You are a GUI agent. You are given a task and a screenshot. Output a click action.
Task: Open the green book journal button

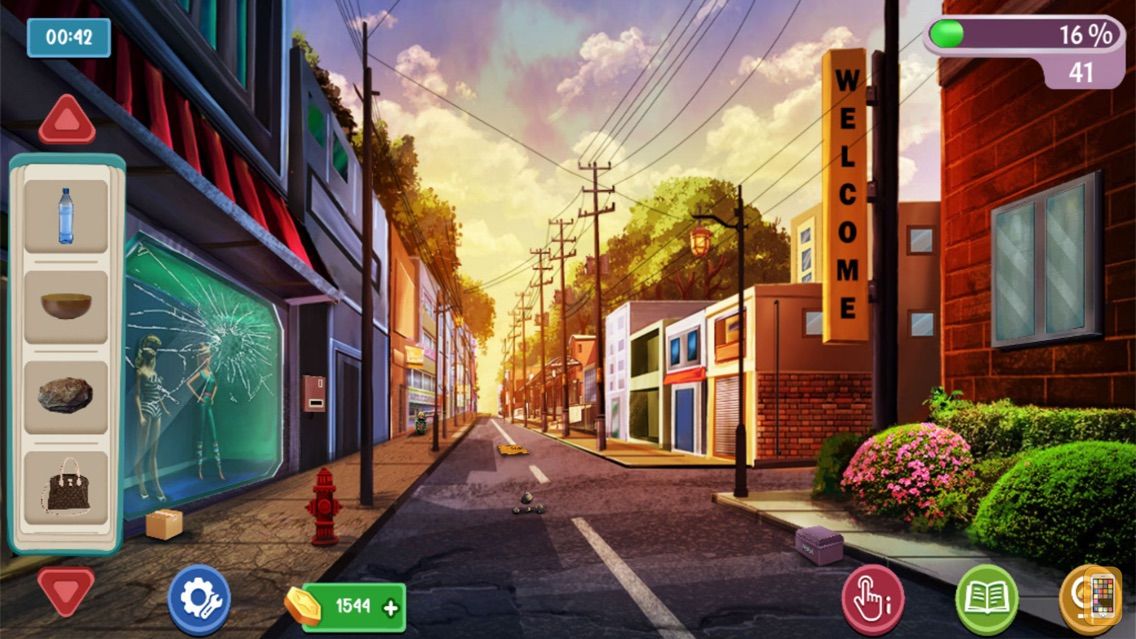[x=987, y=600]
